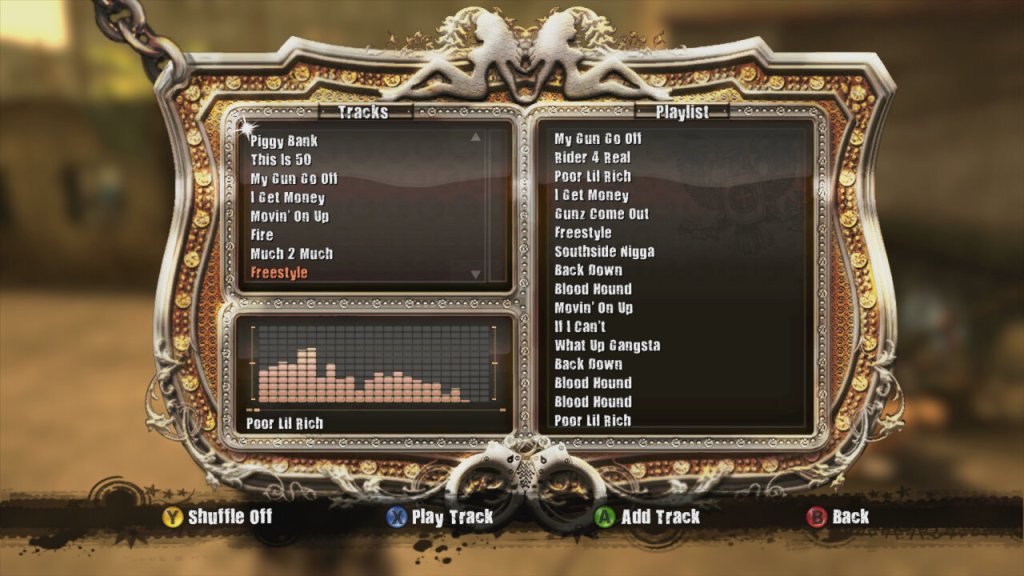Screen dimensions: 1024x576
Task: Pick Movin' On Up in Playlist panel
Action: [x=594, y=308]
